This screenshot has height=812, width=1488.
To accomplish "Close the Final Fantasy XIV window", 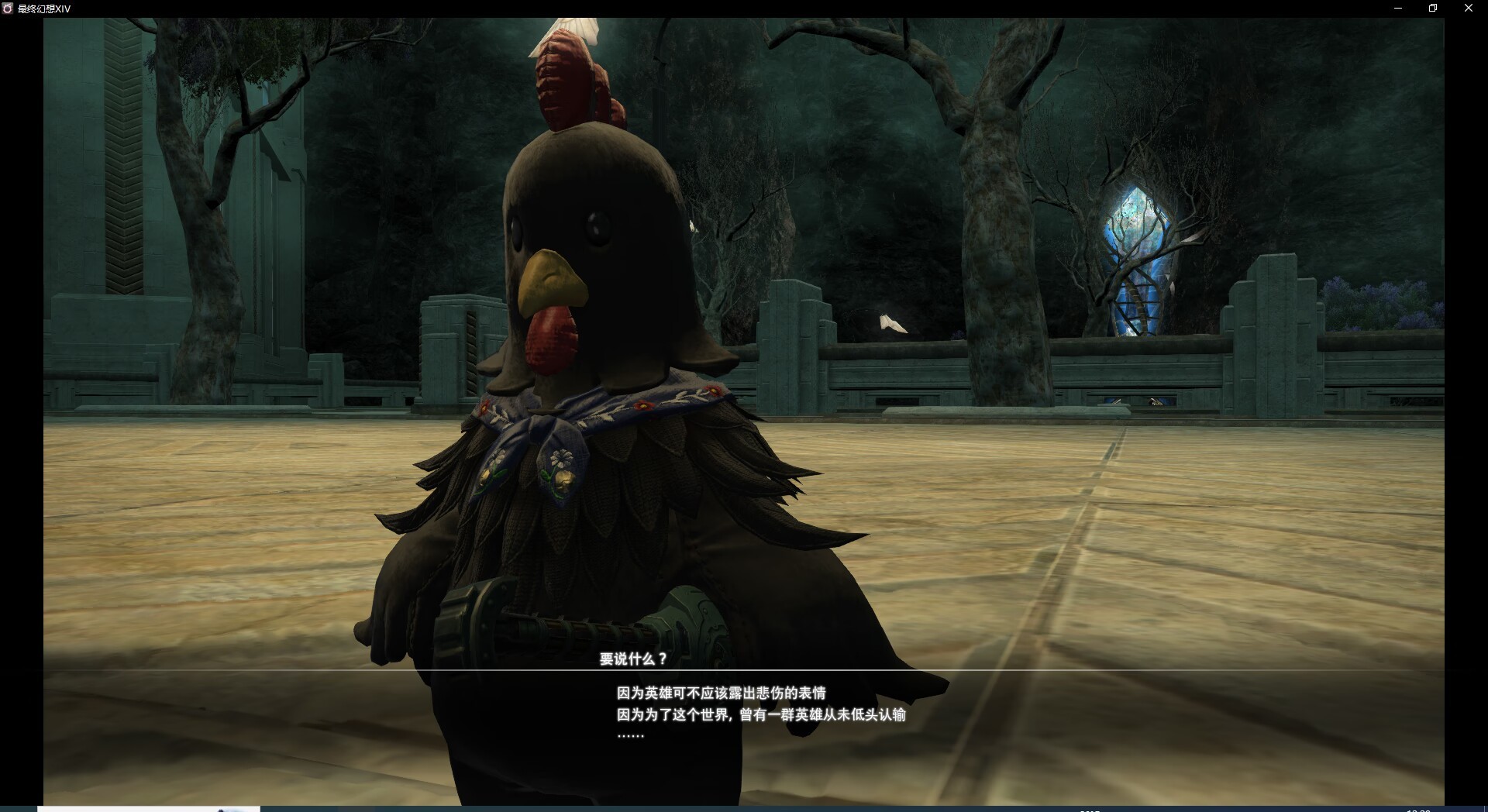I will tap(1468, 9).
